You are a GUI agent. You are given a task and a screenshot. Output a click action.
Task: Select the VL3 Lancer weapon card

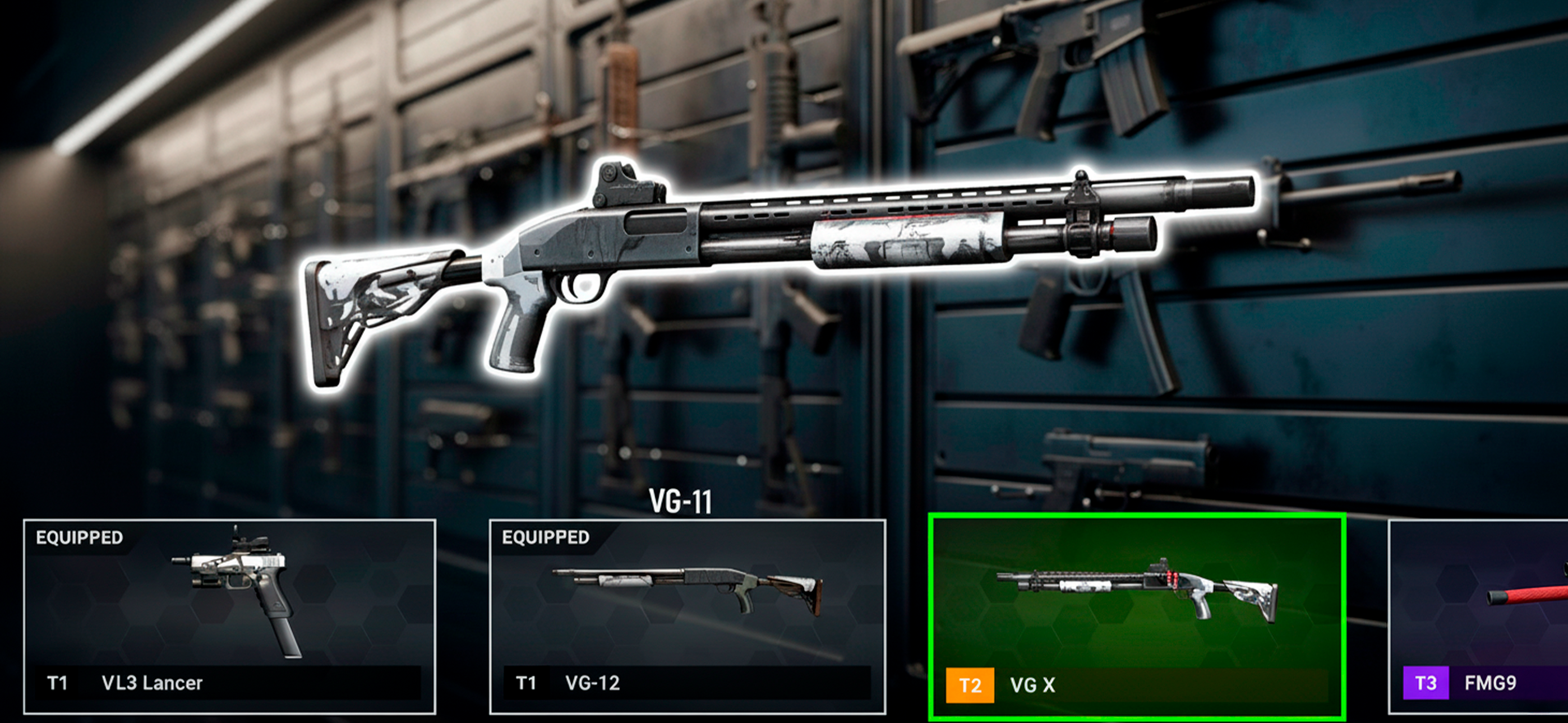229,616
